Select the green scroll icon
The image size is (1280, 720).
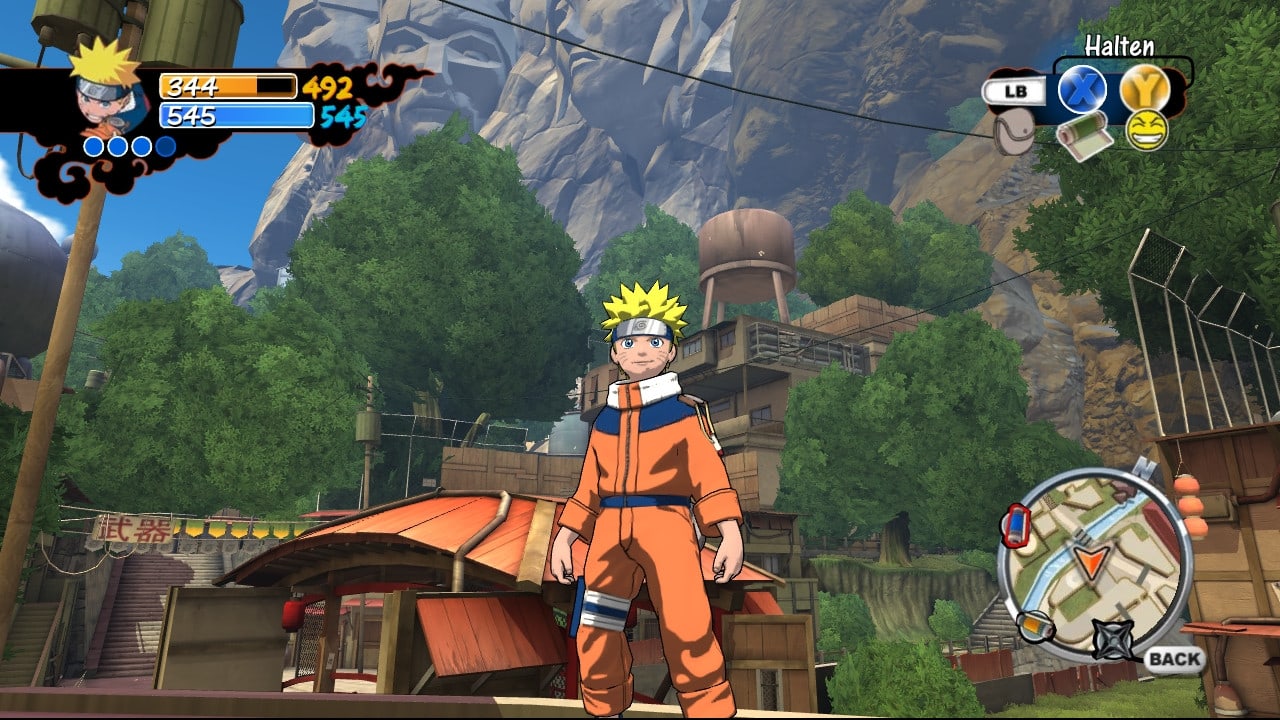point(1084,134)
